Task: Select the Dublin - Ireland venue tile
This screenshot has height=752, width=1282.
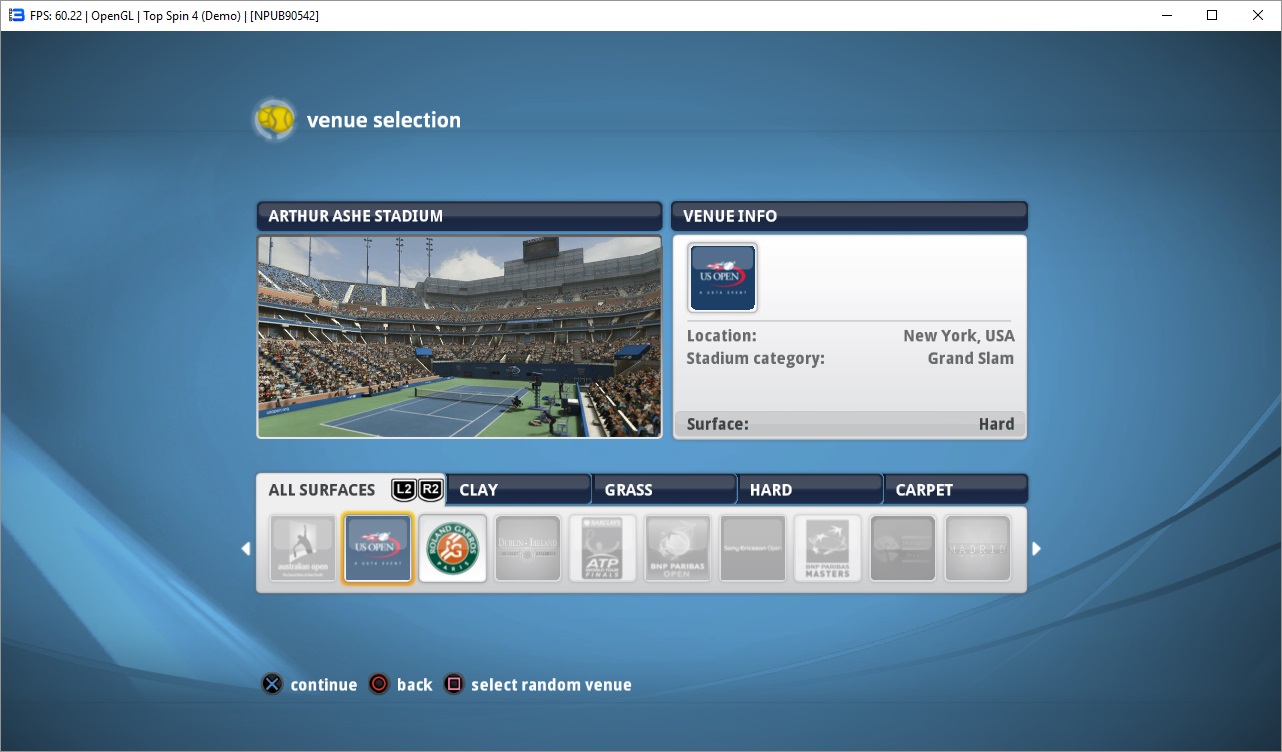Action: pyautogui.click(x=528, y=548)
